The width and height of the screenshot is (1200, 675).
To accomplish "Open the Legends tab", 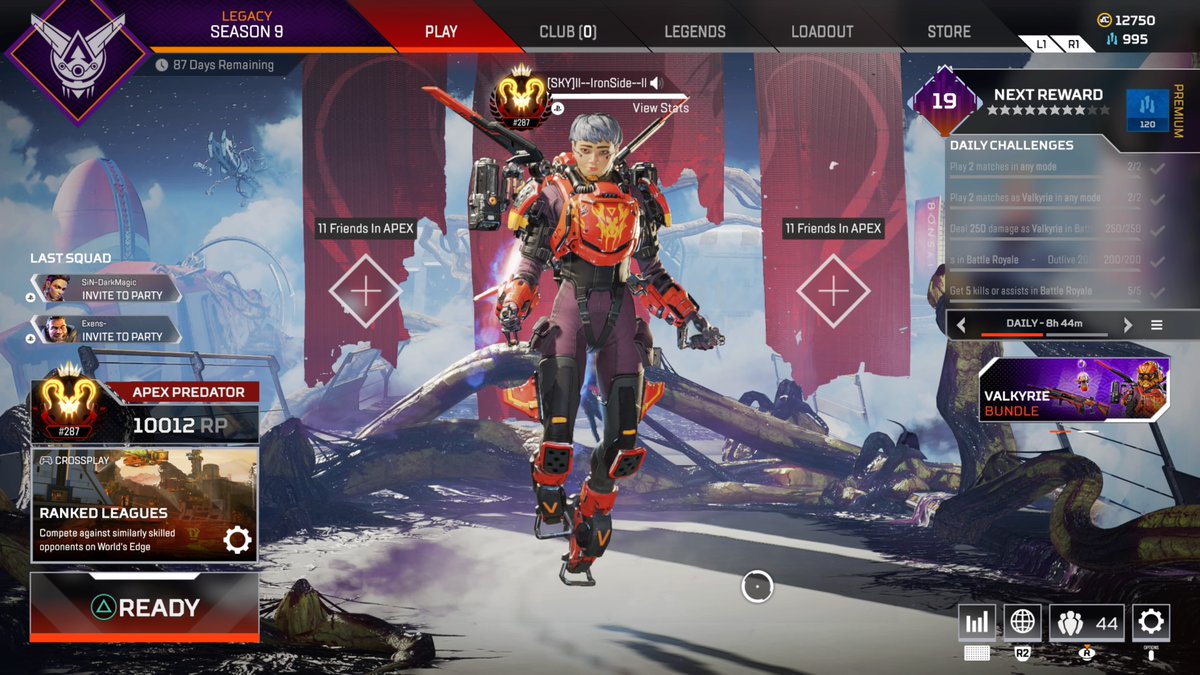I will click(x=695, y=31).
